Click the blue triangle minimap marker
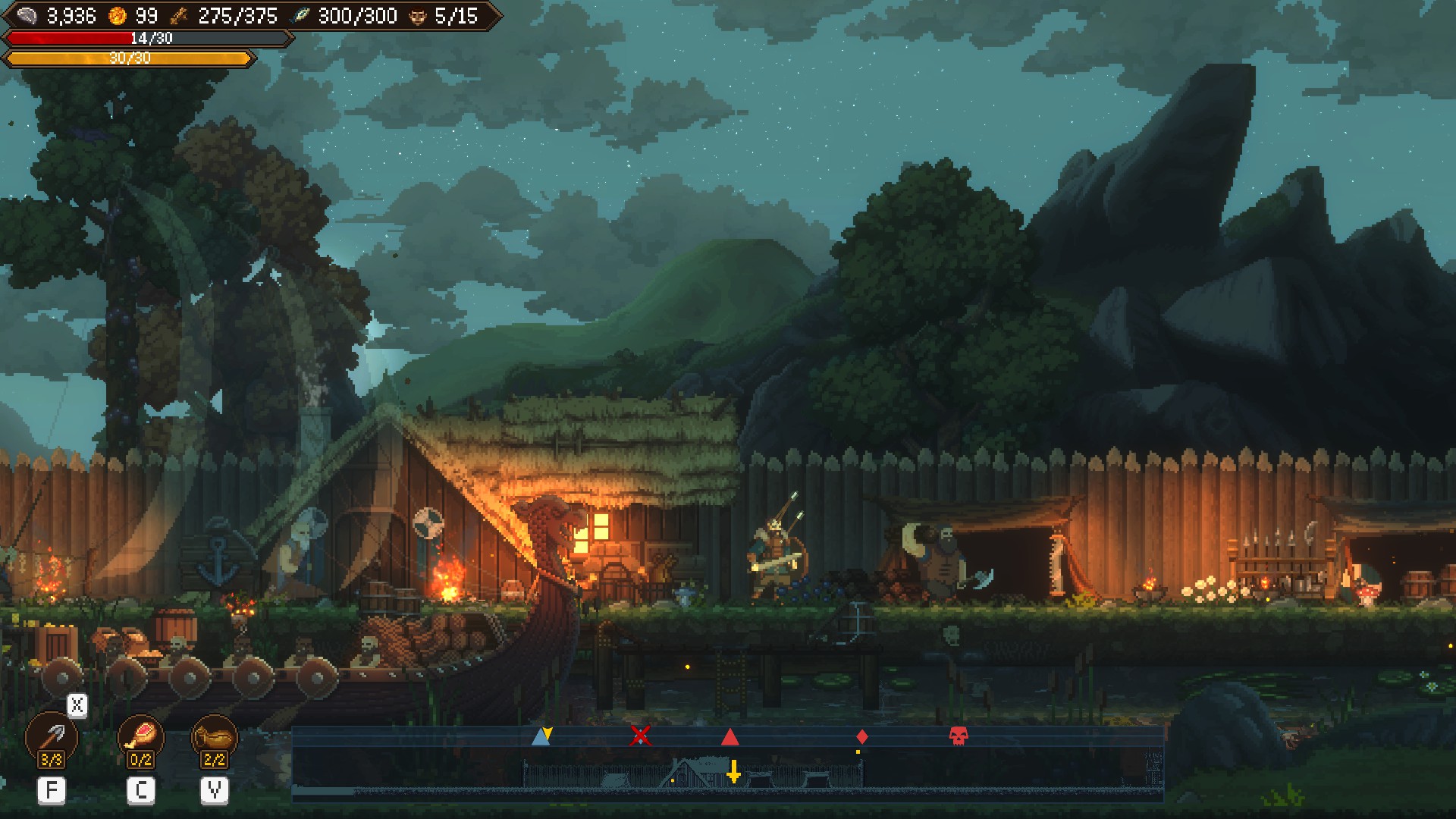The width and height of the screenshot is (1456, 819). (x=540, y=736)
